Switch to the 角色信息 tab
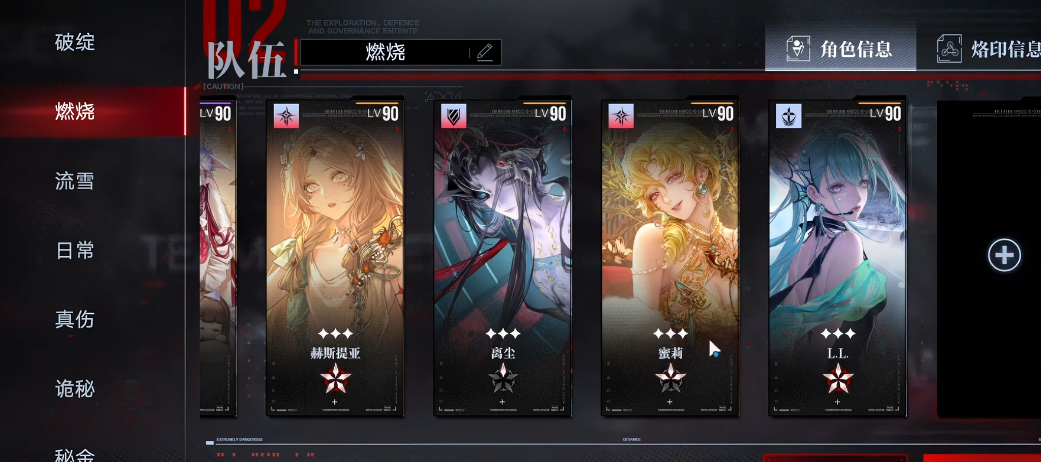1041x462 pixels. pos(841,49)
